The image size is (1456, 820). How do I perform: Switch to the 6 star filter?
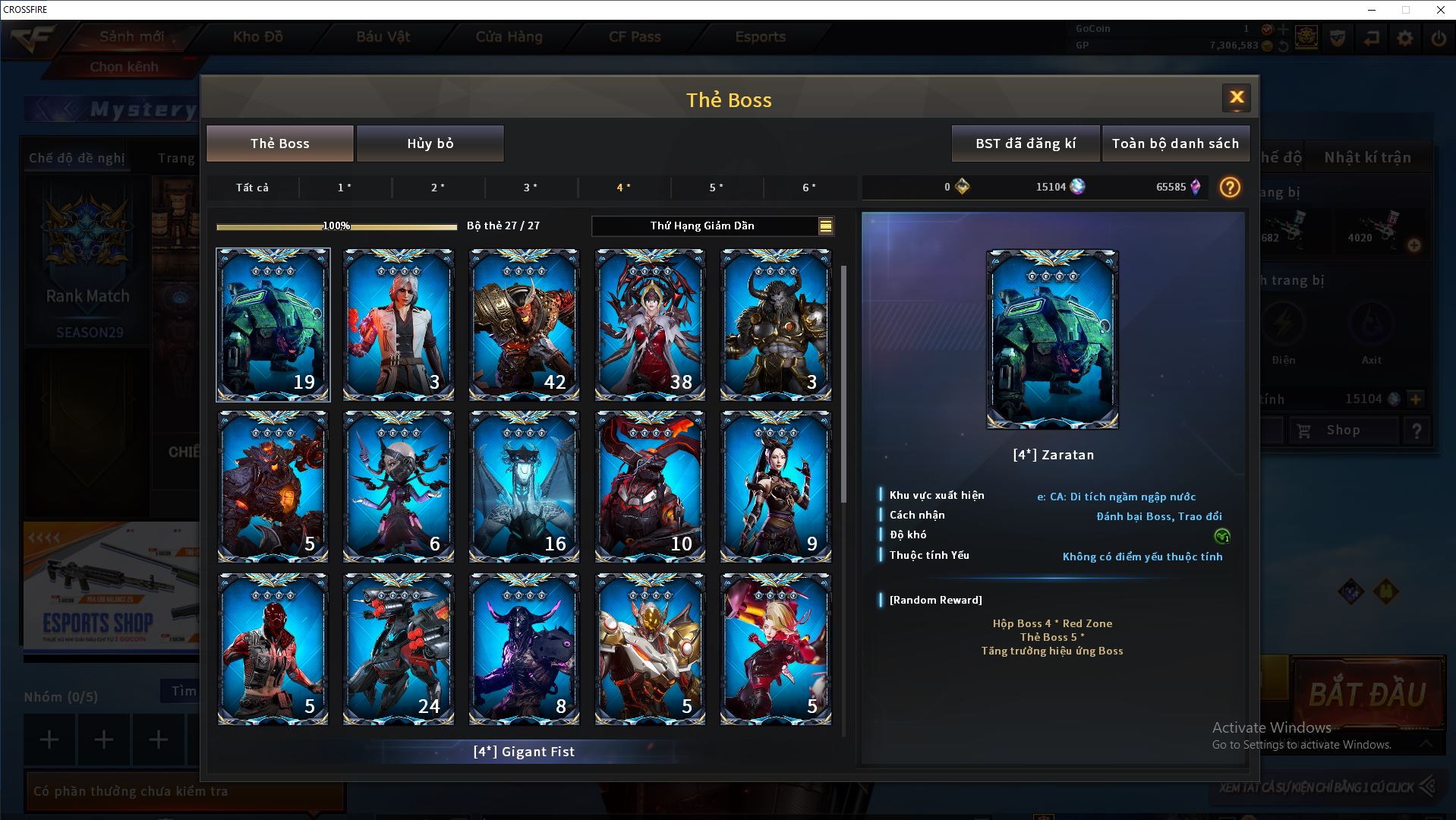[x=809, y=188]
